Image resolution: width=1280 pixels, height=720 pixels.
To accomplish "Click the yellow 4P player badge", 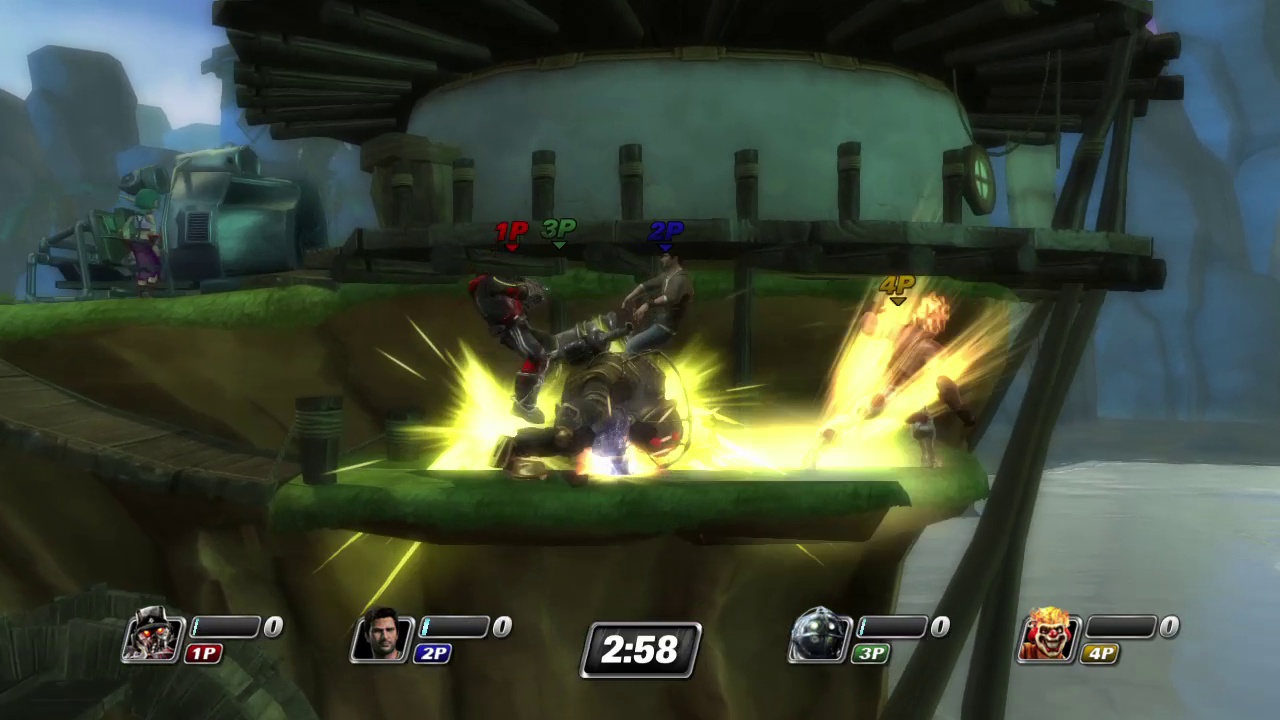I will 1098,653.
